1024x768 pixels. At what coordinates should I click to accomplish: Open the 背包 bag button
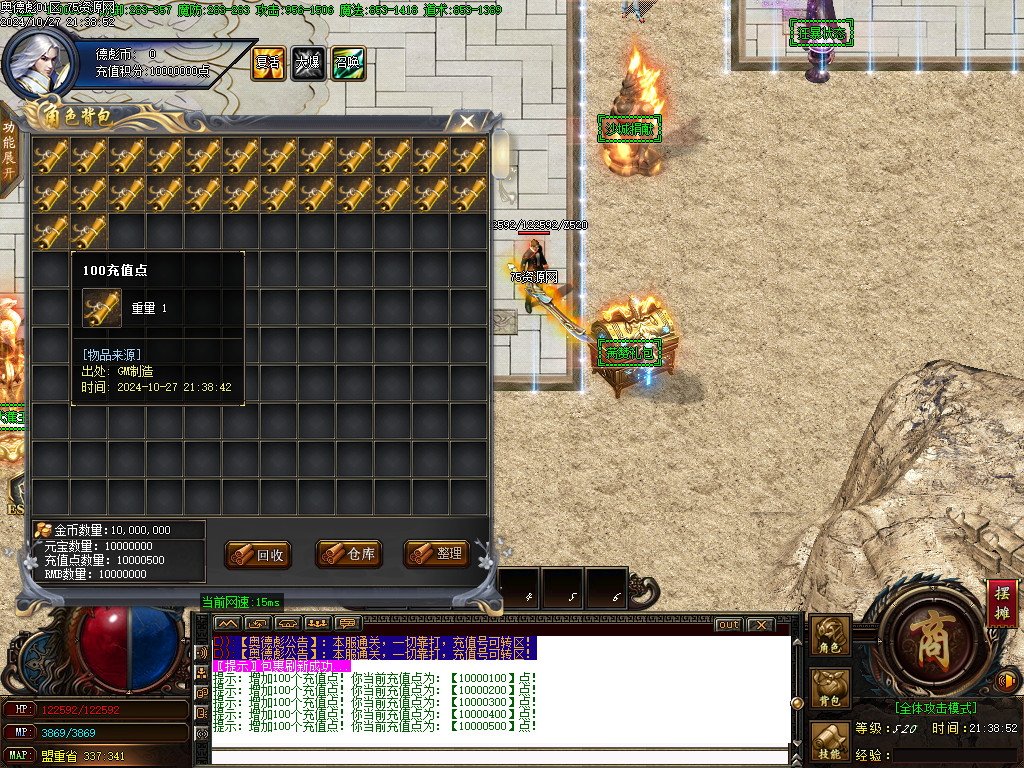(829, 688)
